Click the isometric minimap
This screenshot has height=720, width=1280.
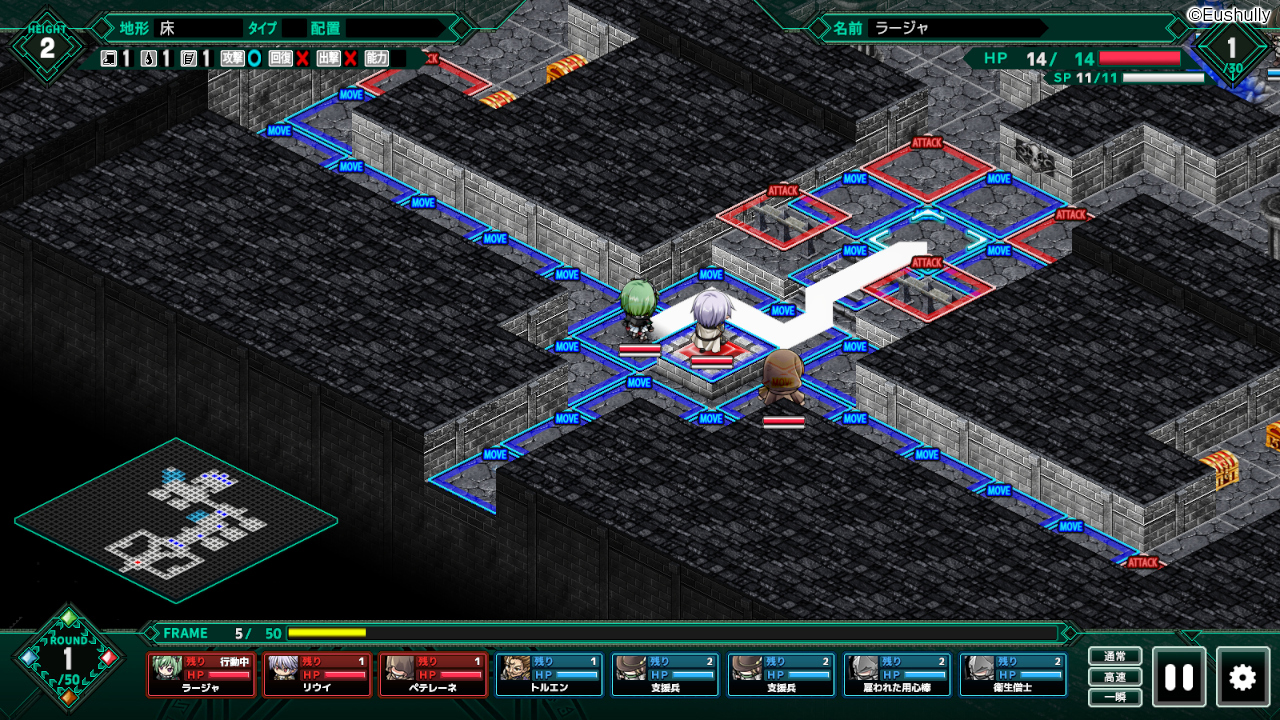pyautogui.click(x=176, y=520)
